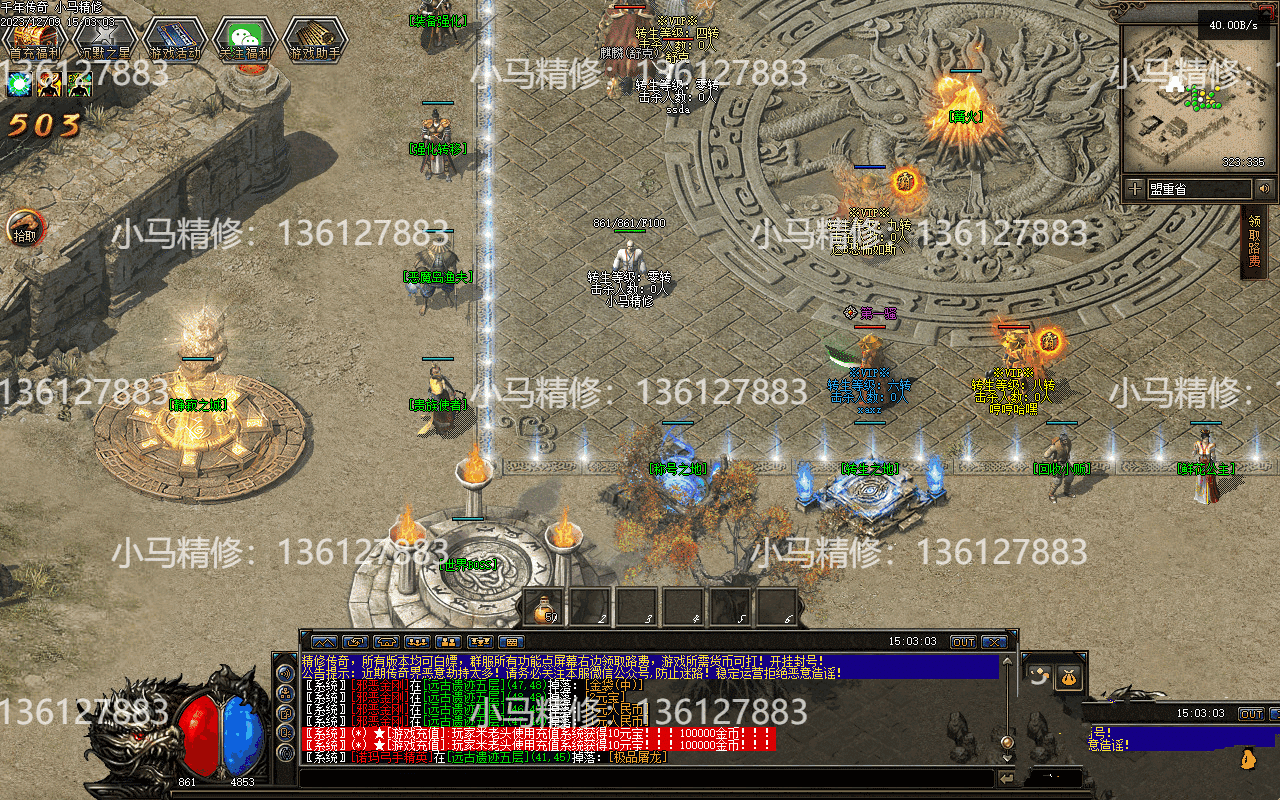
Task: Open the money bag inventory icon bottom right
Action: 1068,677
